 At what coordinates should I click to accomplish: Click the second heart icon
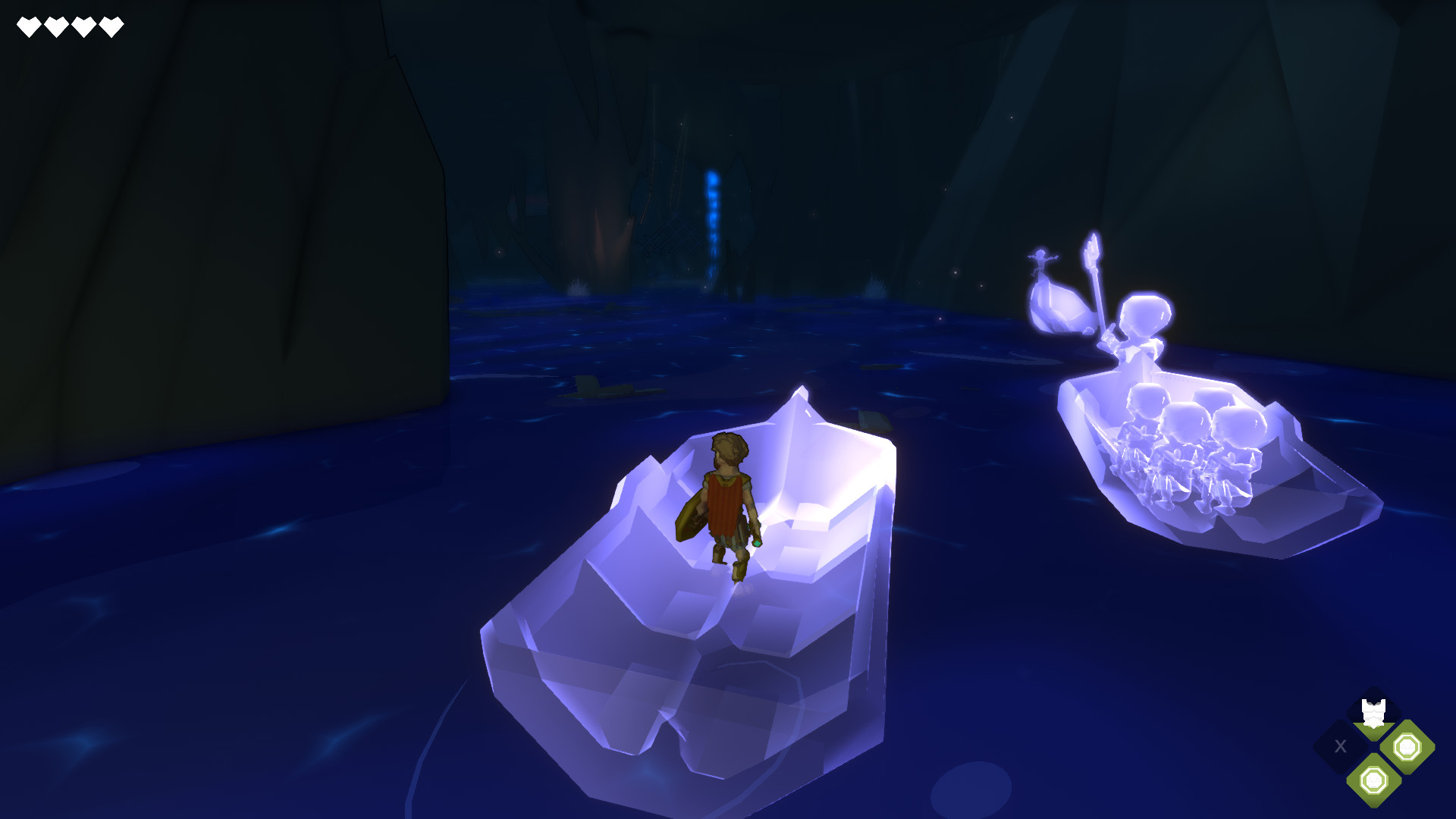pyautogui.click(x=55, y=25)
